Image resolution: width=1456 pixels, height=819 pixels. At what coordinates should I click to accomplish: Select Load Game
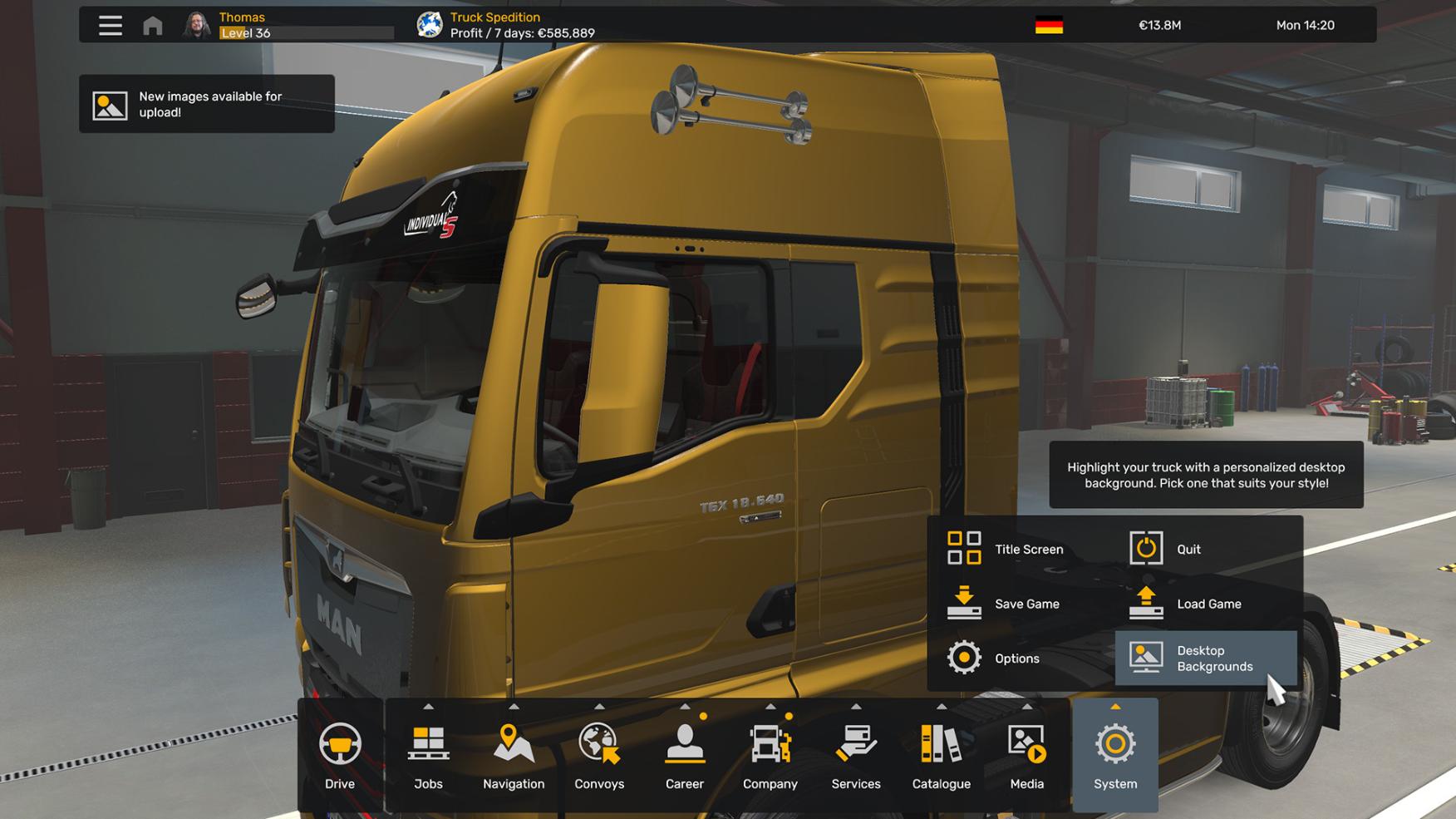click(x=1185, y=604)
